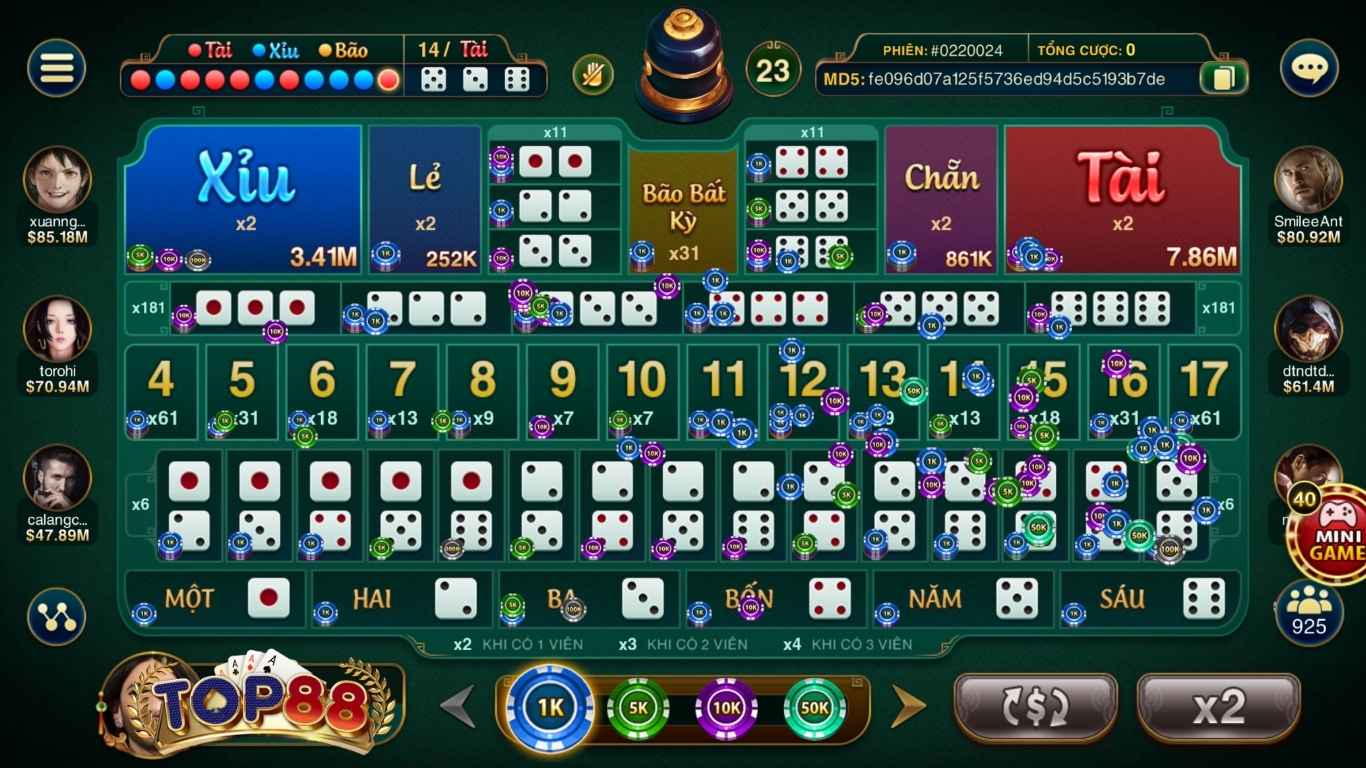Show previous chip values with left arrow
The image size is (1366, 768).
point(459,707)
